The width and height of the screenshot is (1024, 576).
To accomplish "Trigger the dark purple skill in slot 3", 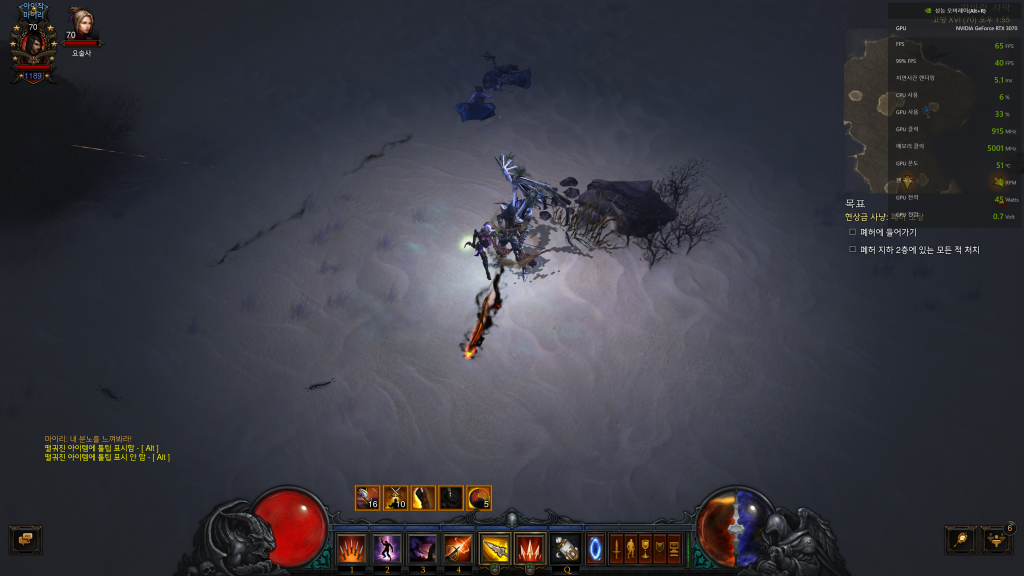I will 422,548.
